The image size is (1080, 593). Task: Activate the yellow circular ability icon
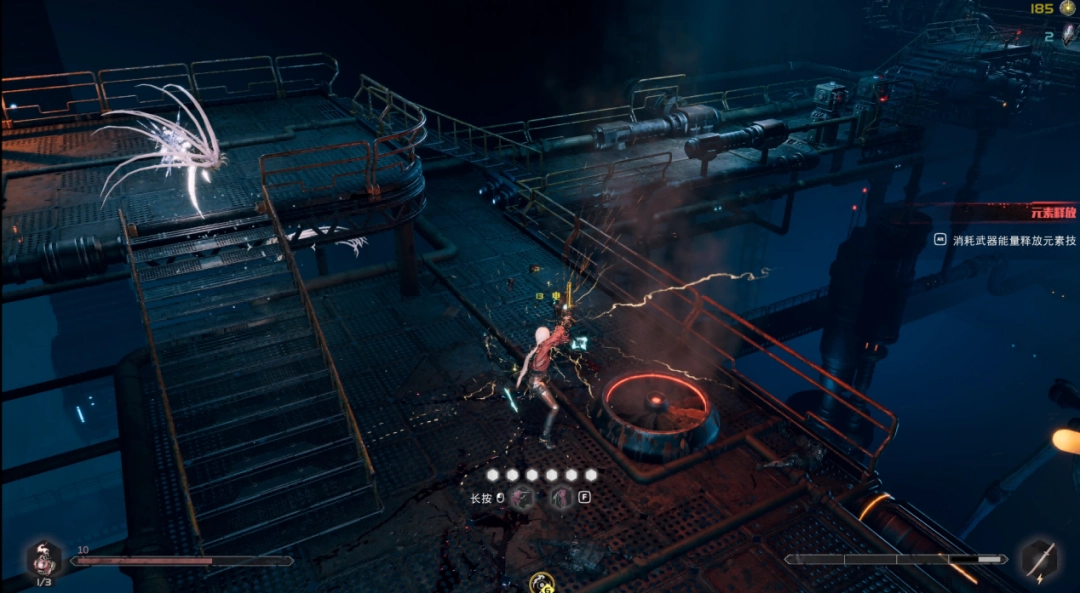[542, 582]
